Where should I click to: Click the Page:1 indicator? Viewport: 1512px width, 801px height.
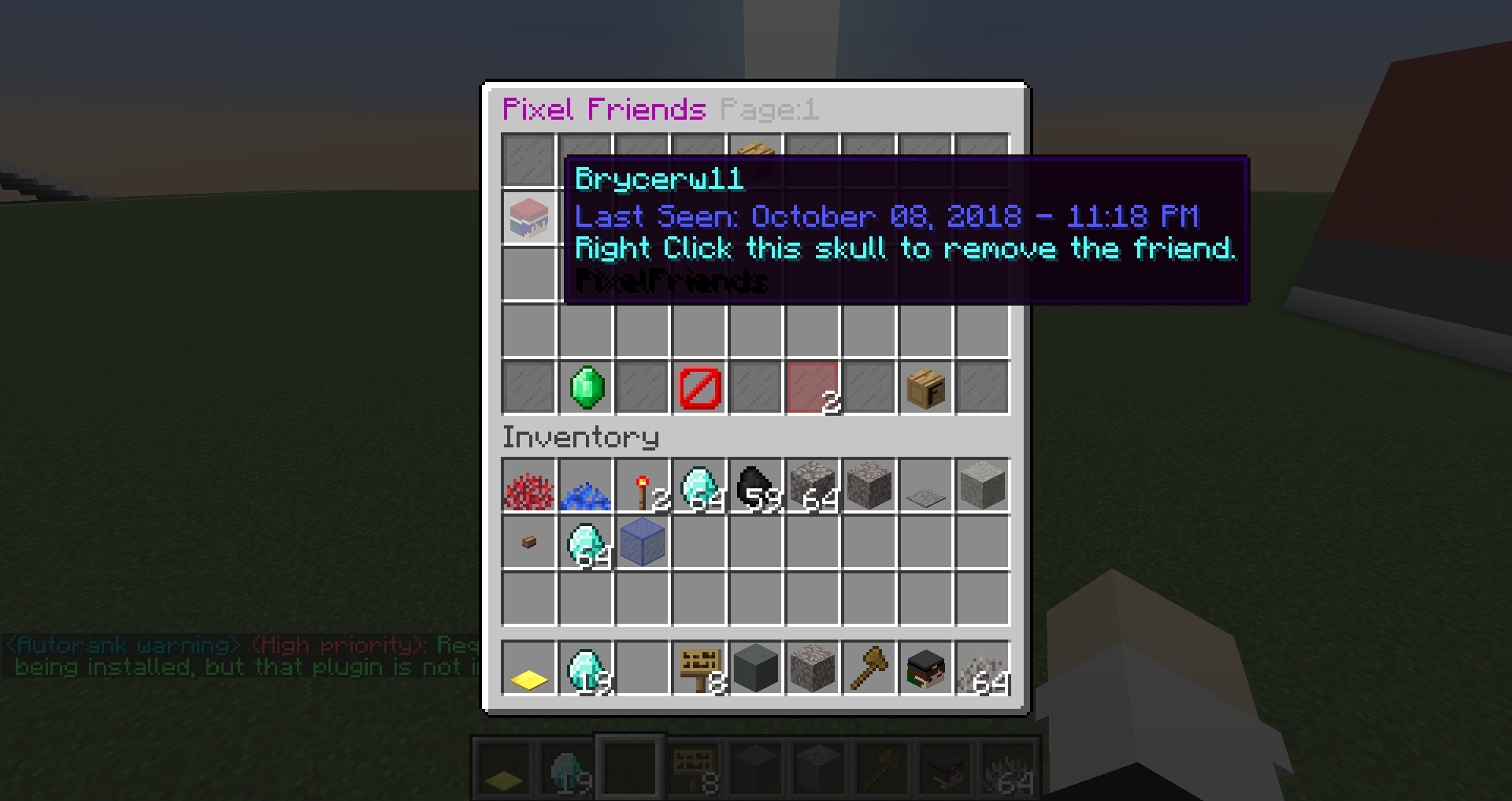[768, 109]
